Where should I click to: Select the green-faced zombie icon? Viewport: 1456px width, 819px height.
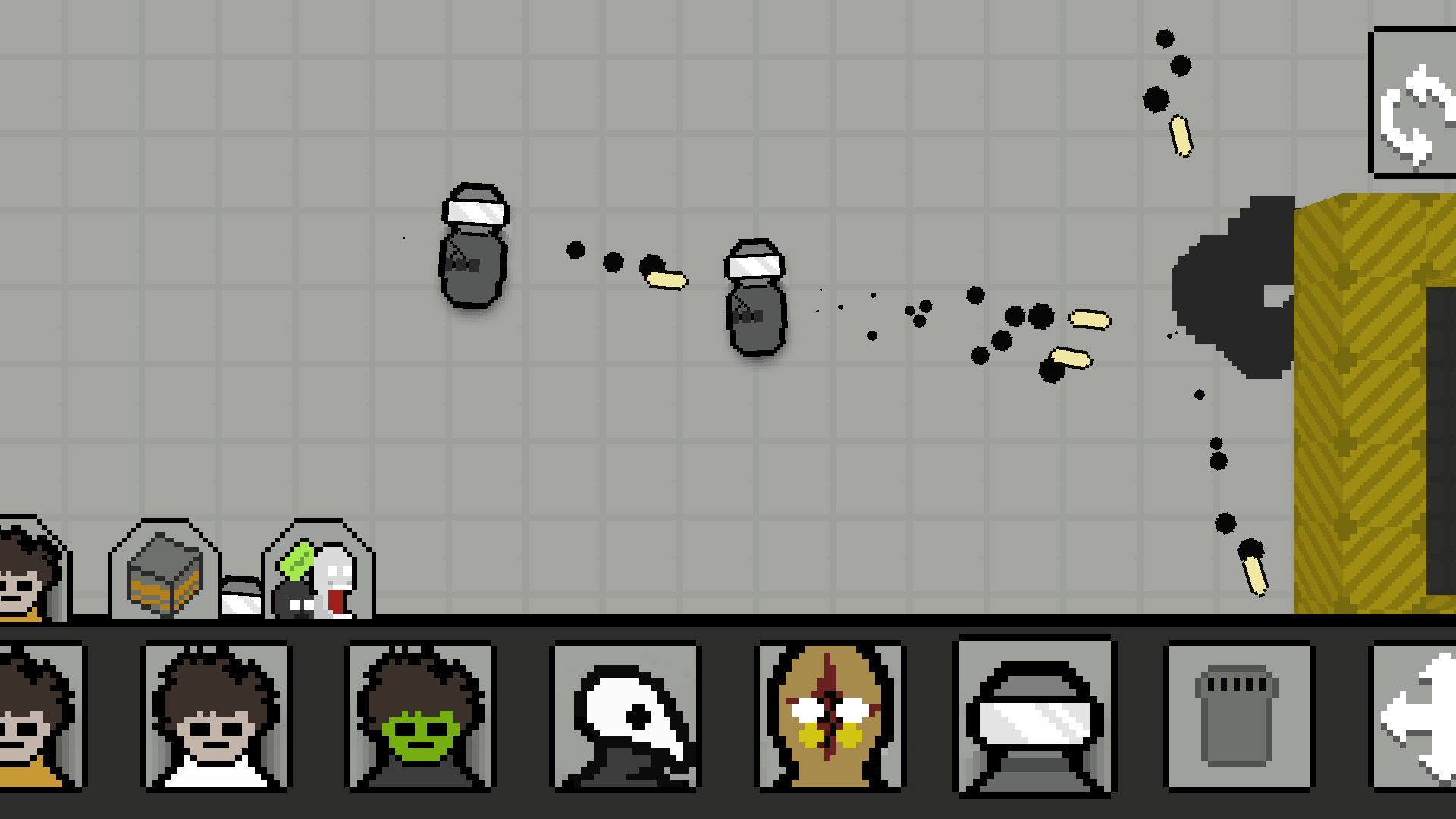[x=419, y=720]
